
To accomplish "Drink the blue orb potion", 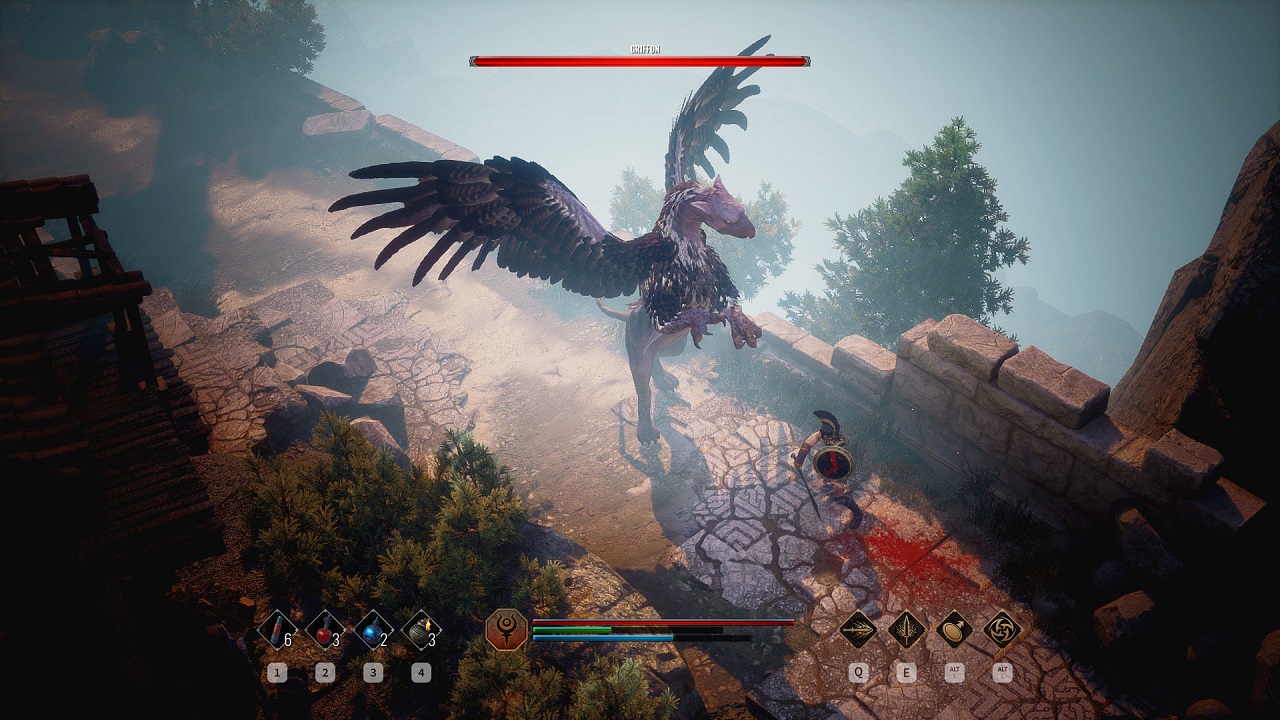I will coord(372,630).
